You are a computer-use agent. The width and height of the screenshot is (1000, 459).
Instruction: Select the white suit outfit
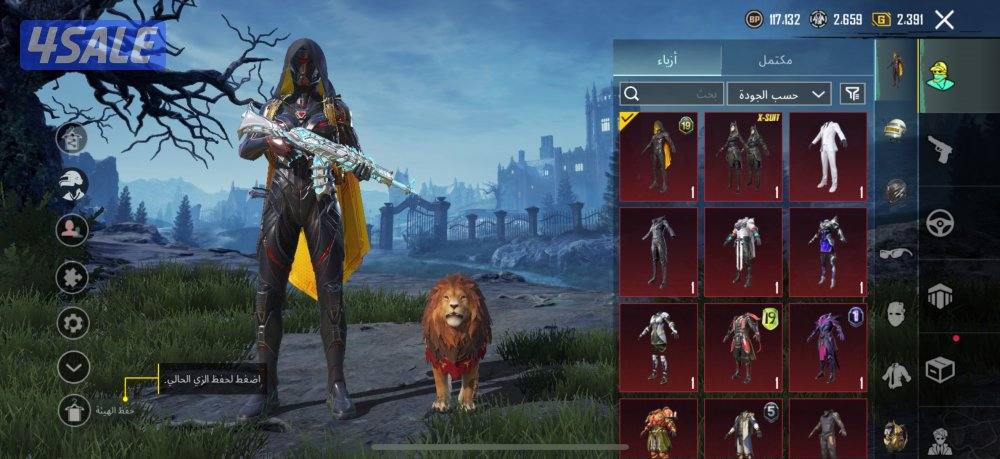pos(827,156)
